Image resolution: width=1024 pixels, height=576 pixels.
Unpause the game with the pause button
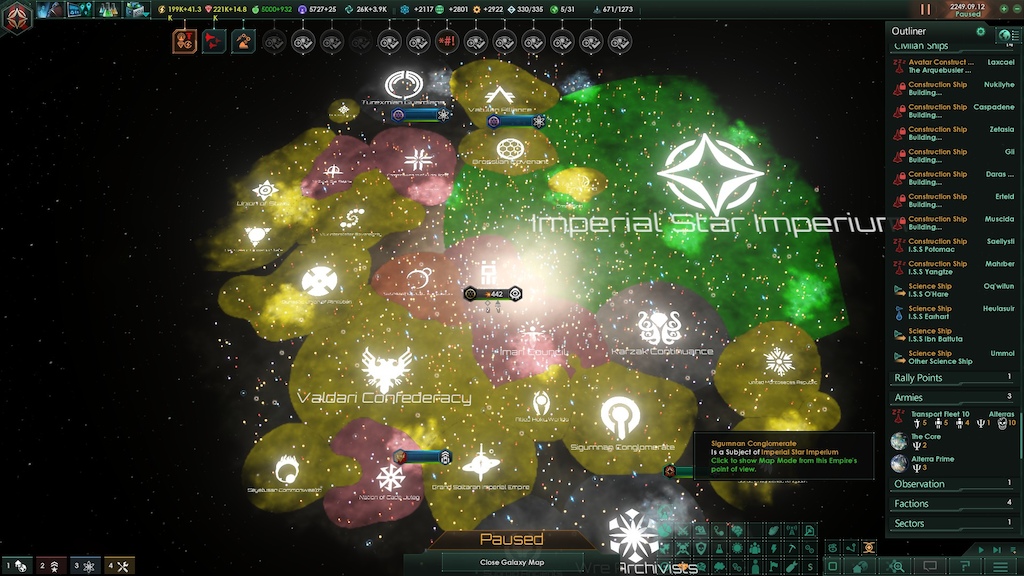click(925, 9)
